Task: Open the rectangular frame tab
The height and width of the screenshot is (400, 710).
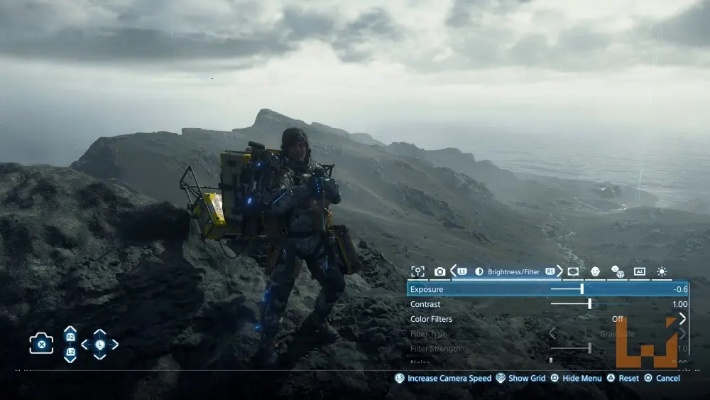Action: [x=573, y=271]
